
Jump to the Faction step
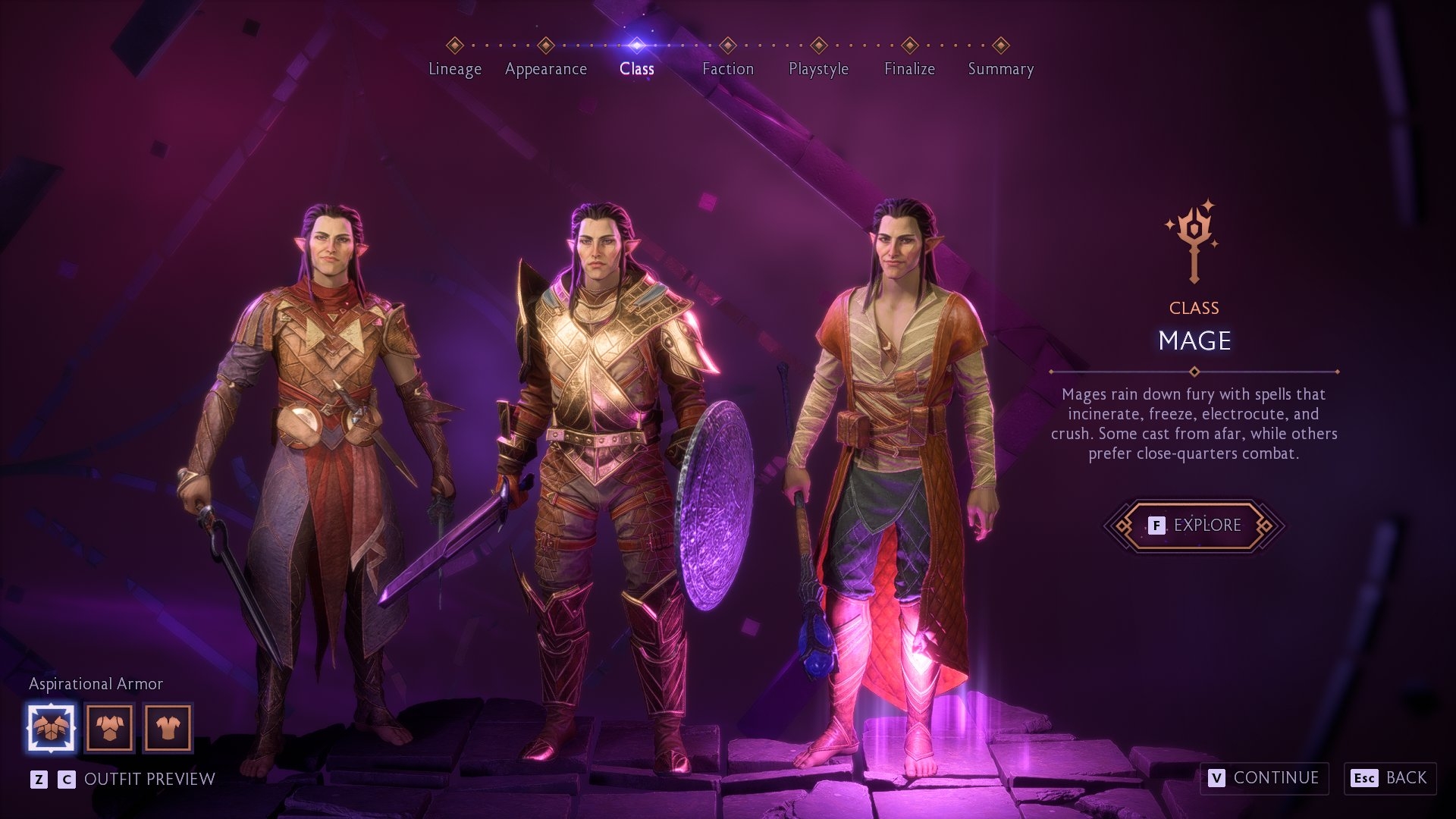[x=727, y=68]
